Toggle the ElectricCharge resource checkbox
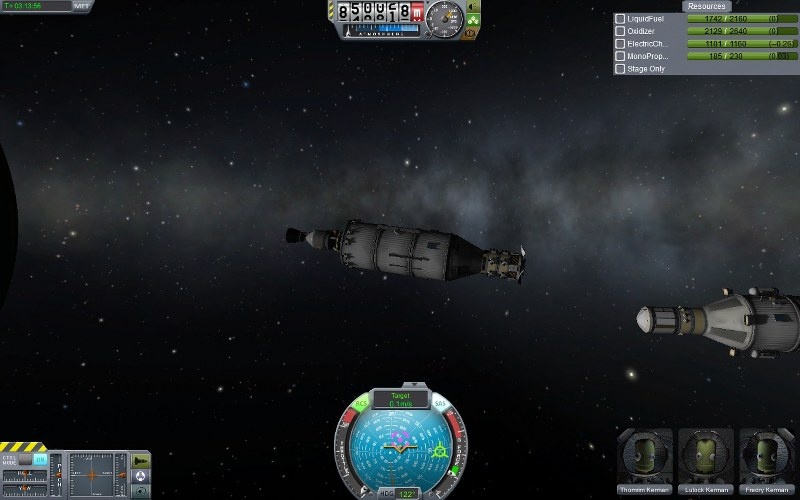 tap(620, 44)
